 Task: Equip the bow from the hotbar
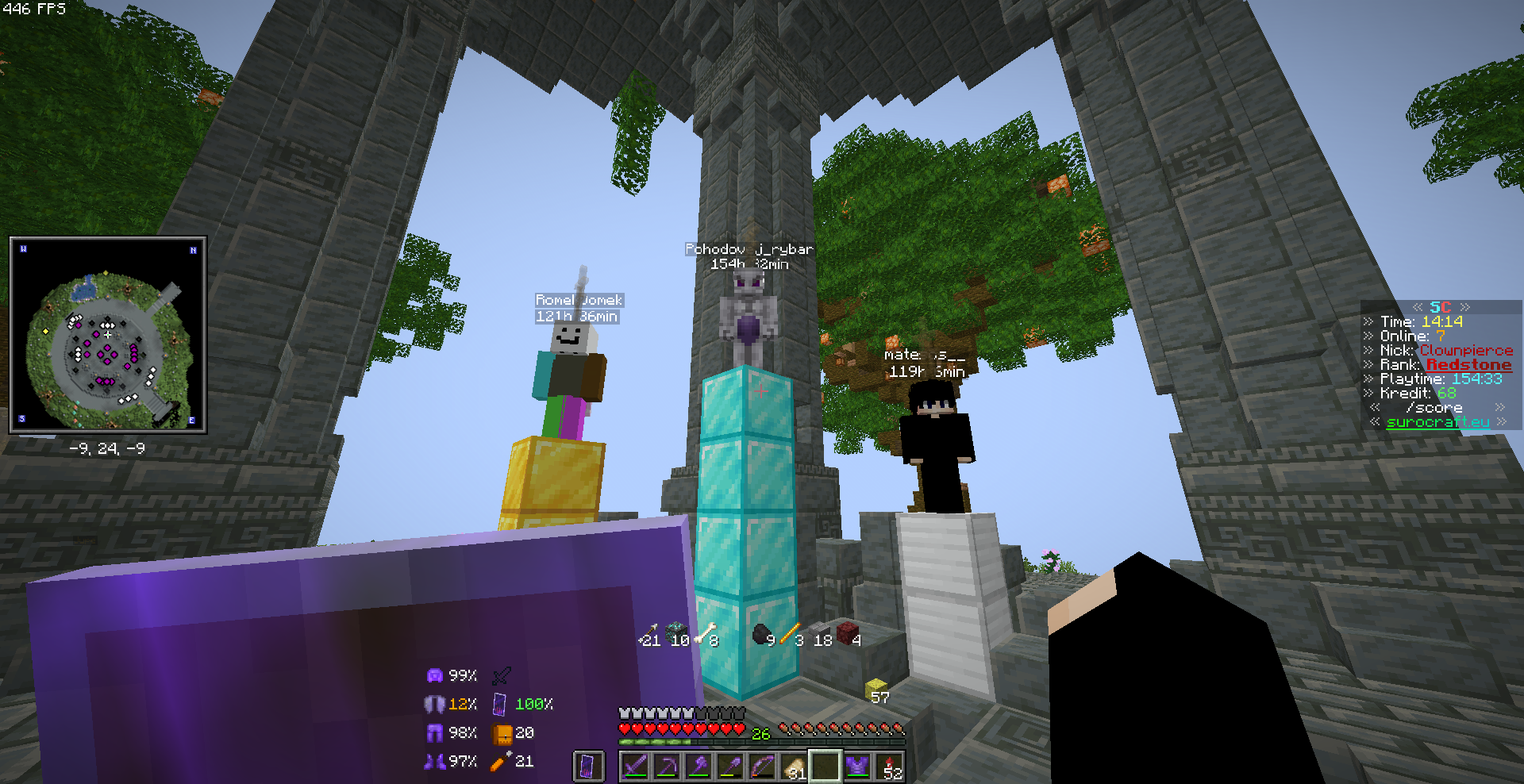[x=762, y=767]
